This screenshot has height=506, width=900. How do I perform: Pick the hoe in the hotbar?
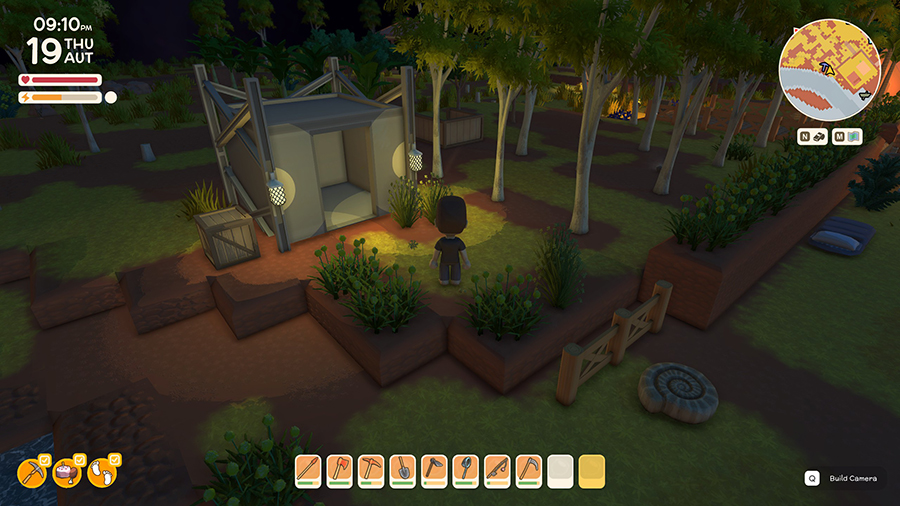434,470
